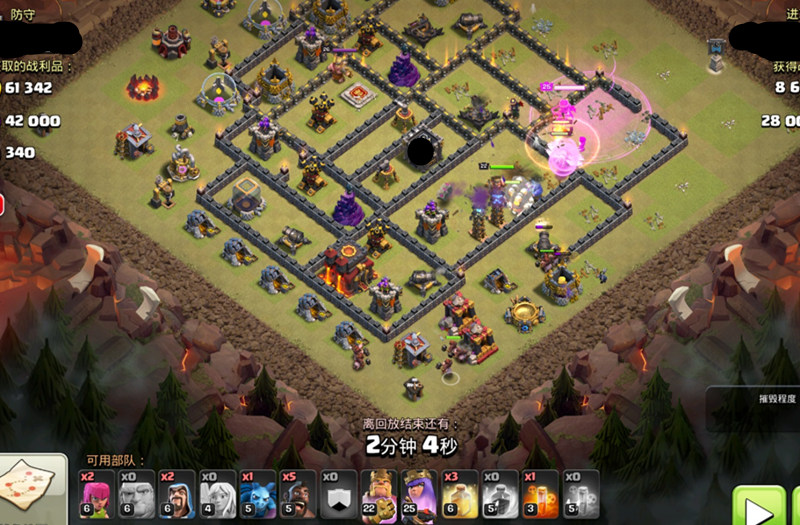Select the Archer Queen hero slot

(x=419, y=494)
